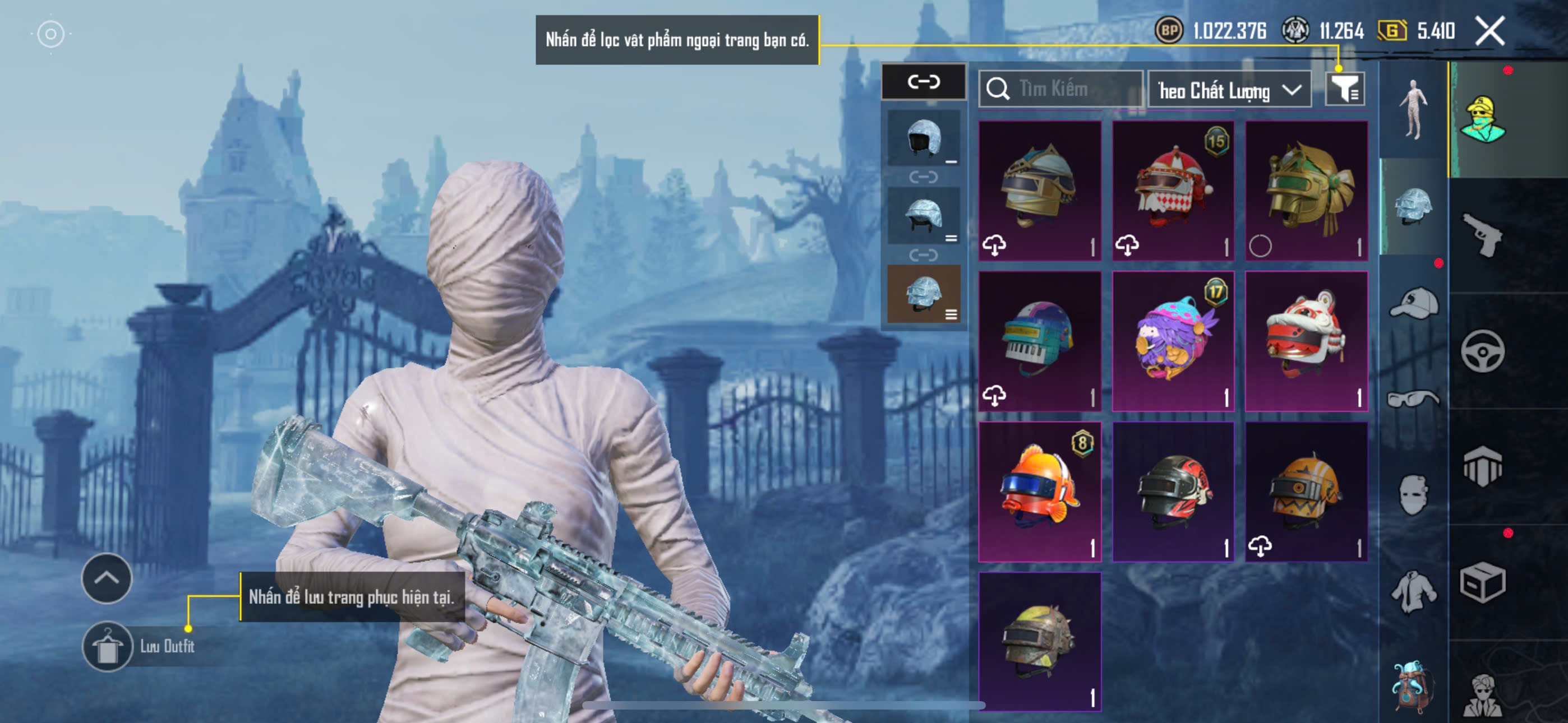Toggle the link button above helmet levels
The image size is (1568, 723).
pos(924,82)
